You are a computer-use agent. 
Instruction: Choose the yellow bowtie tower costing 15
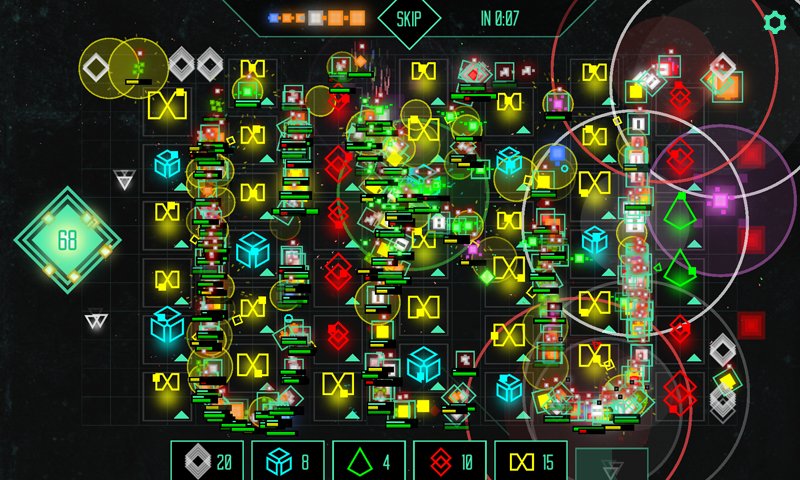click(x=530, y=461)
